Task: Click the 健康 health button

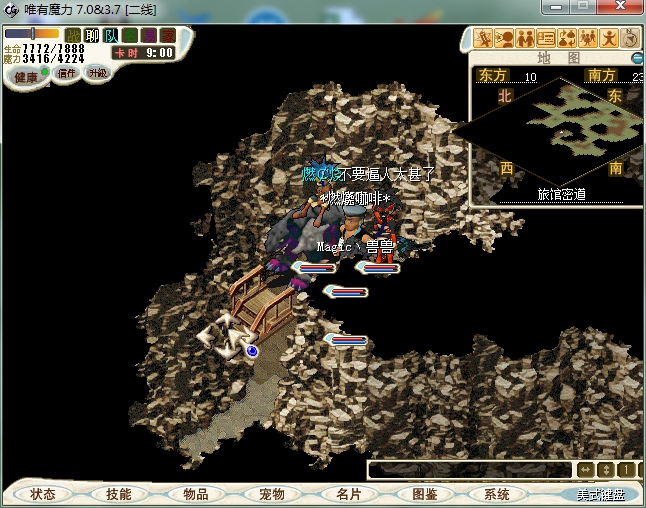Action: pos(26,77)
